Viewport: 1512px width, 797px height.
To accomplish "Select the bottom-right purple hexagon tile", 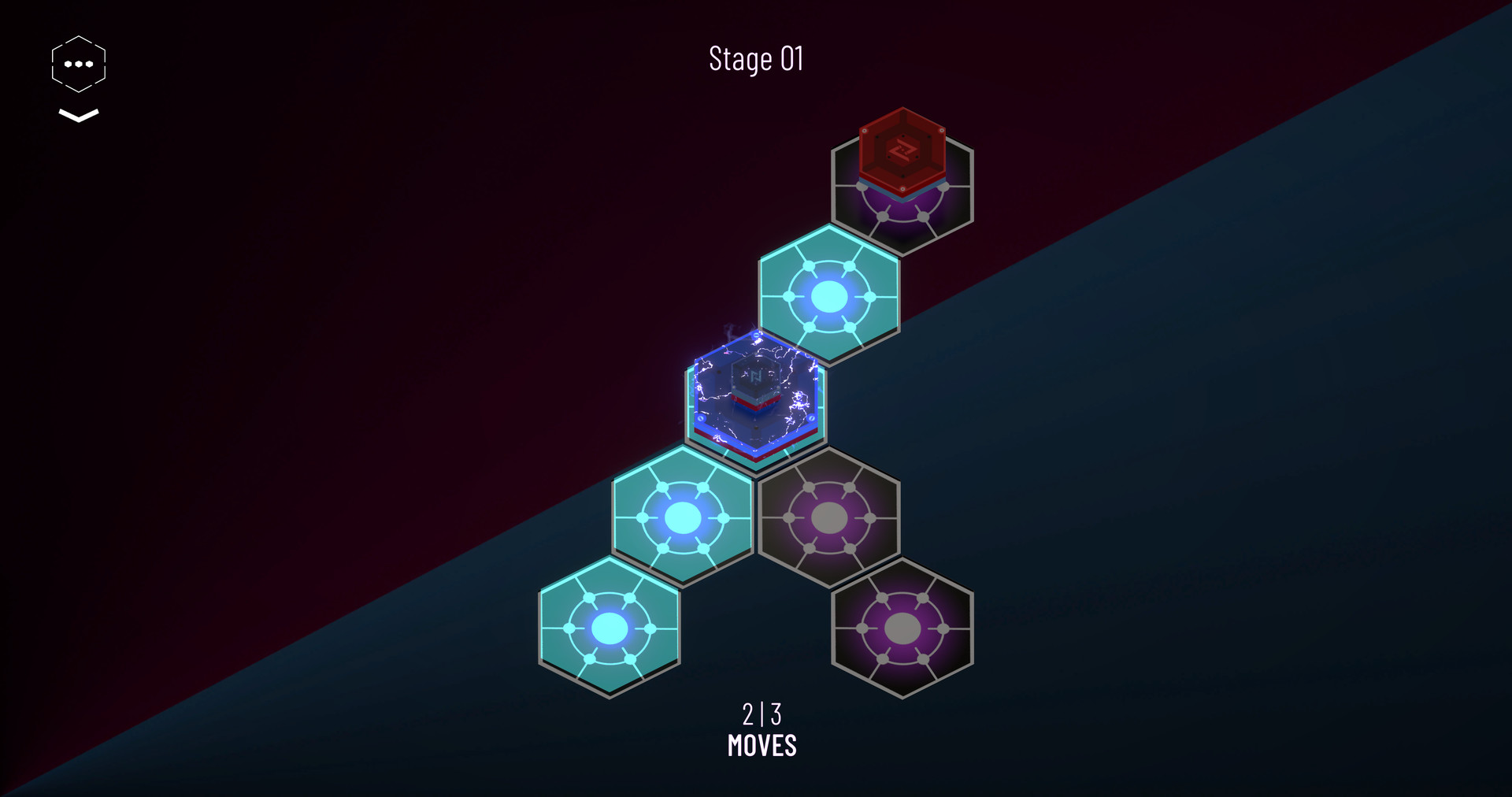I will (x=904, y=628).
